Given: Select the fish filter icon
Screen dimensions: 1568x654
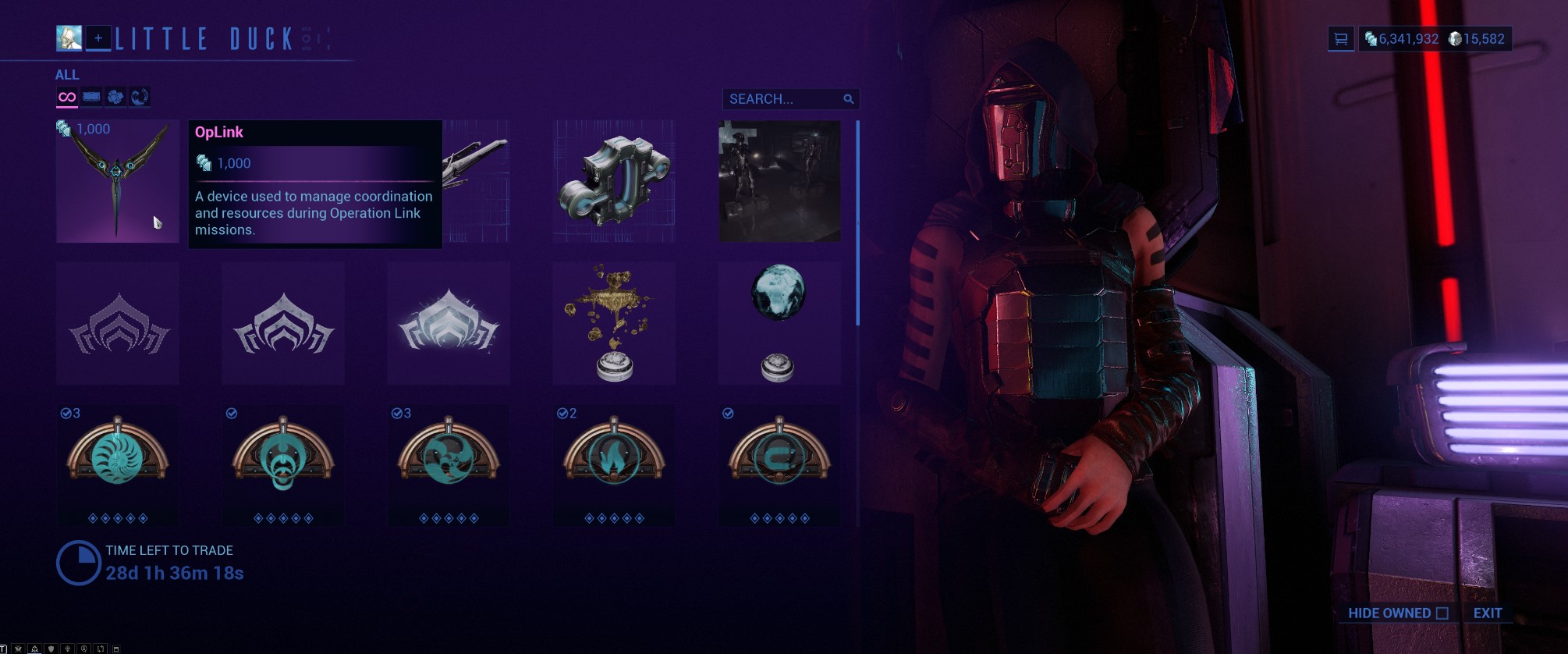Looking at the screenshot, I should (x=139, y=97).
